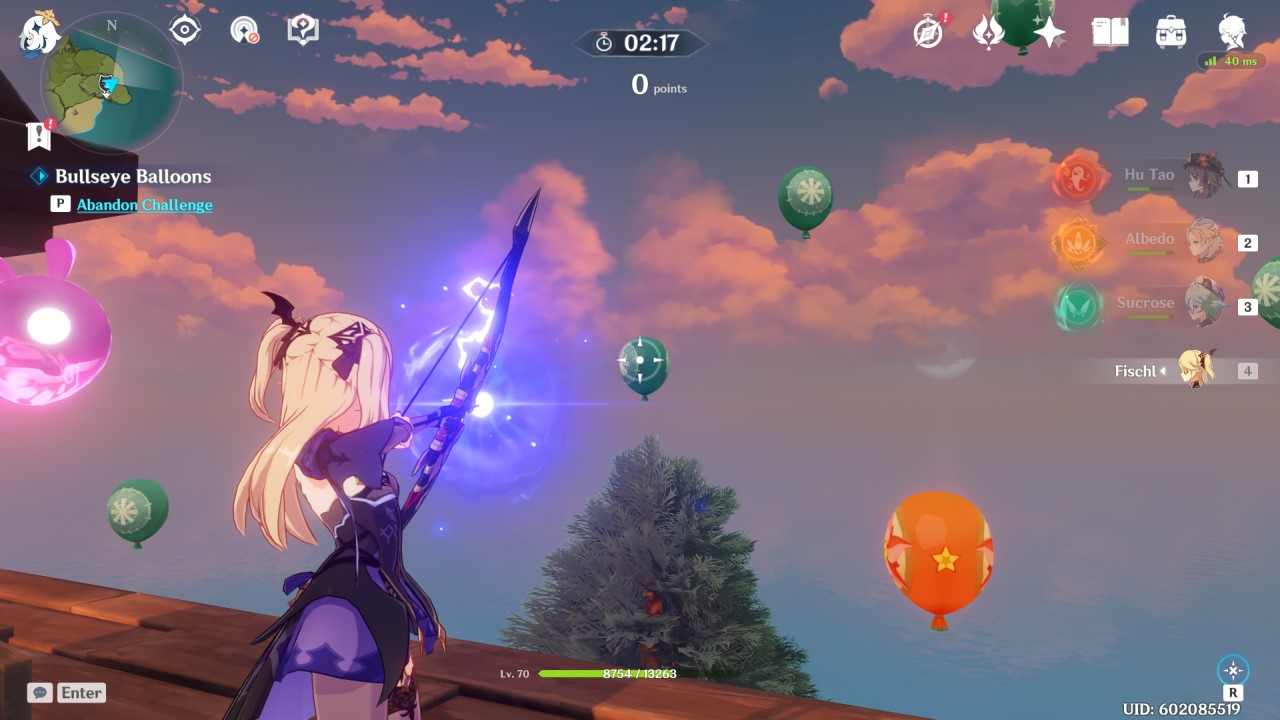Click the Abandon Challenge link
Viewport: 1280px width, 720px height.
click(144, 205)
